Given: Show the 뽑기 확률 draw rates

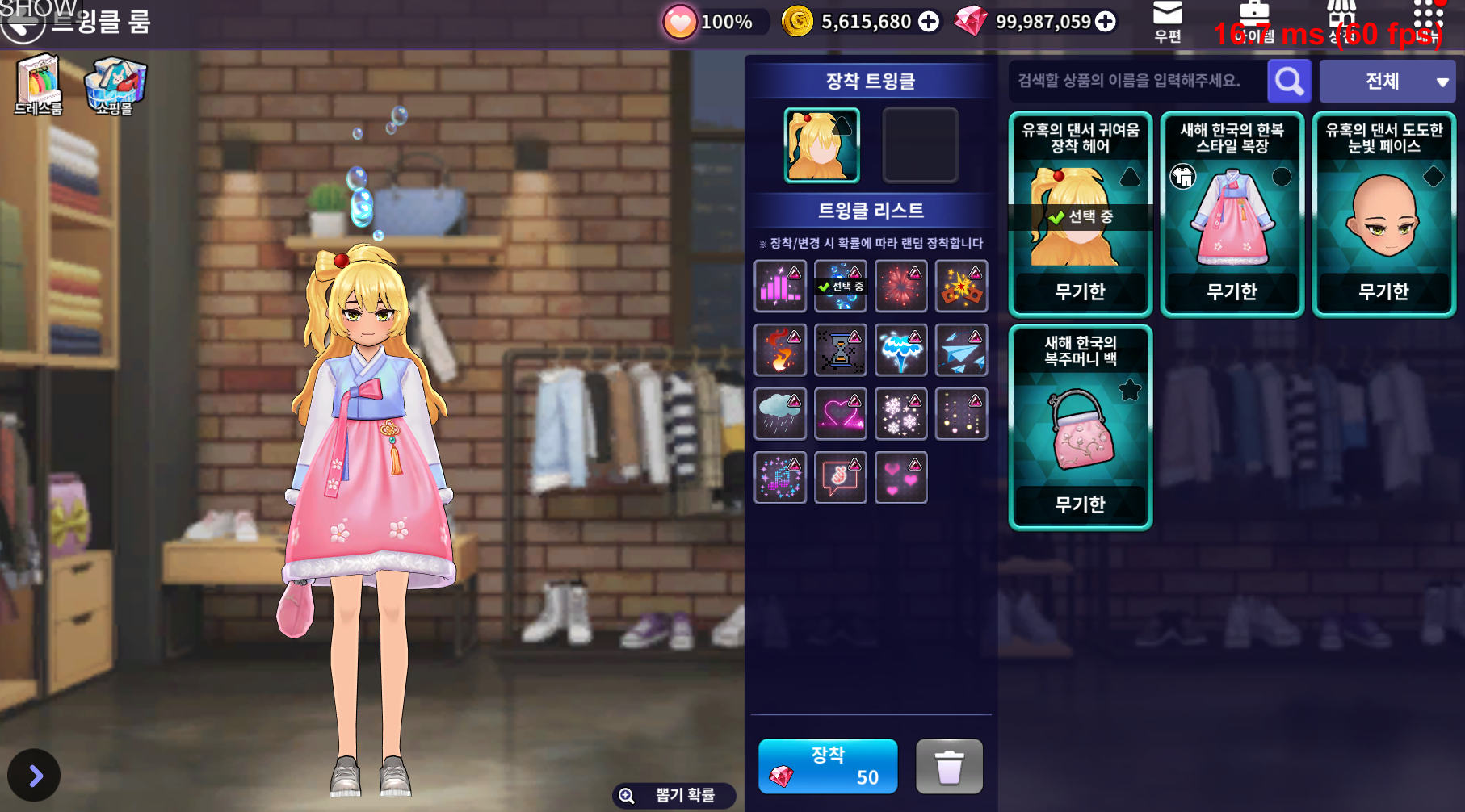Looking at the screenshot, I should [x=674, y=796].
